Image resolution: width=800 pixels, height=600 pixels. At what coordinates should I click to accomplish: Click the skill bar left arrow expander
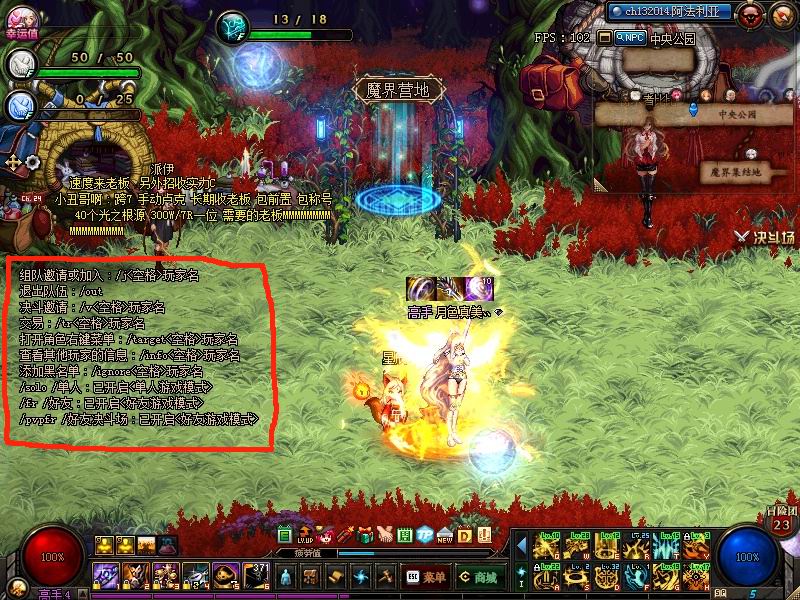(521, 544)
